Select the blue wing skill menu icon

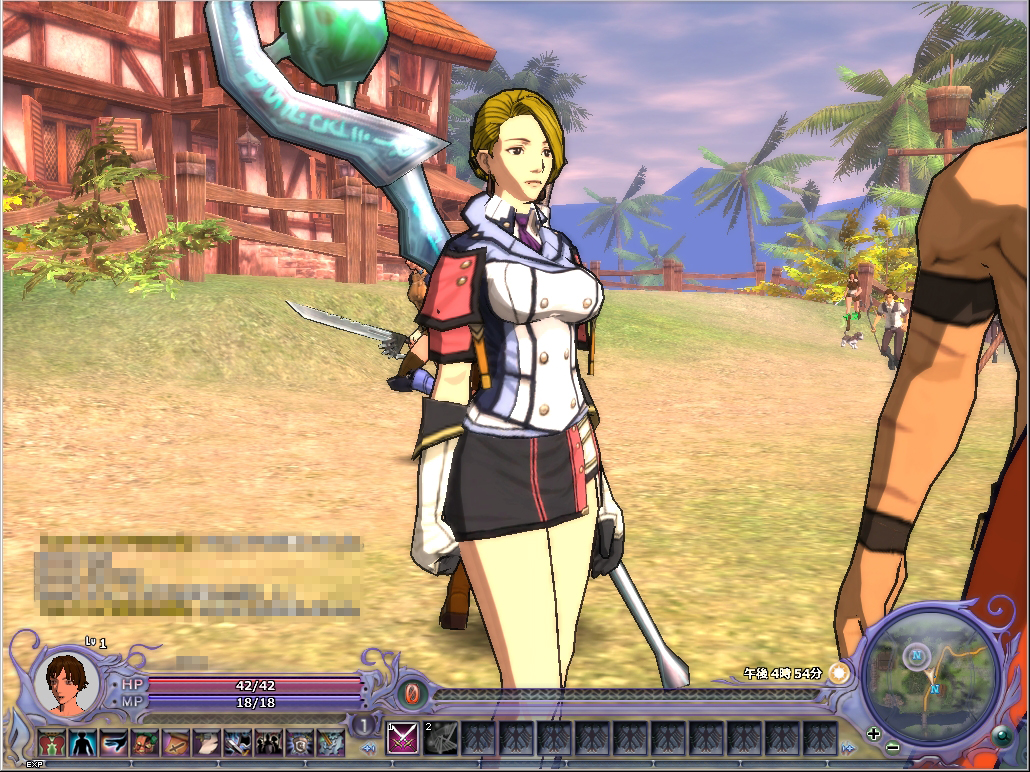[114, 743]
